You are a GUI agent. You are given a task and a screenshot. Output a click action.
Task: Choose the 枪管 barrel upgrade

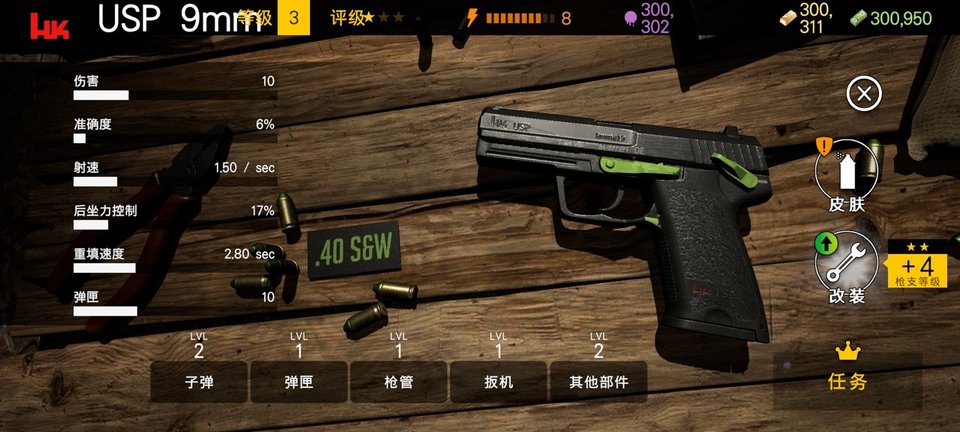click(398, 381)
